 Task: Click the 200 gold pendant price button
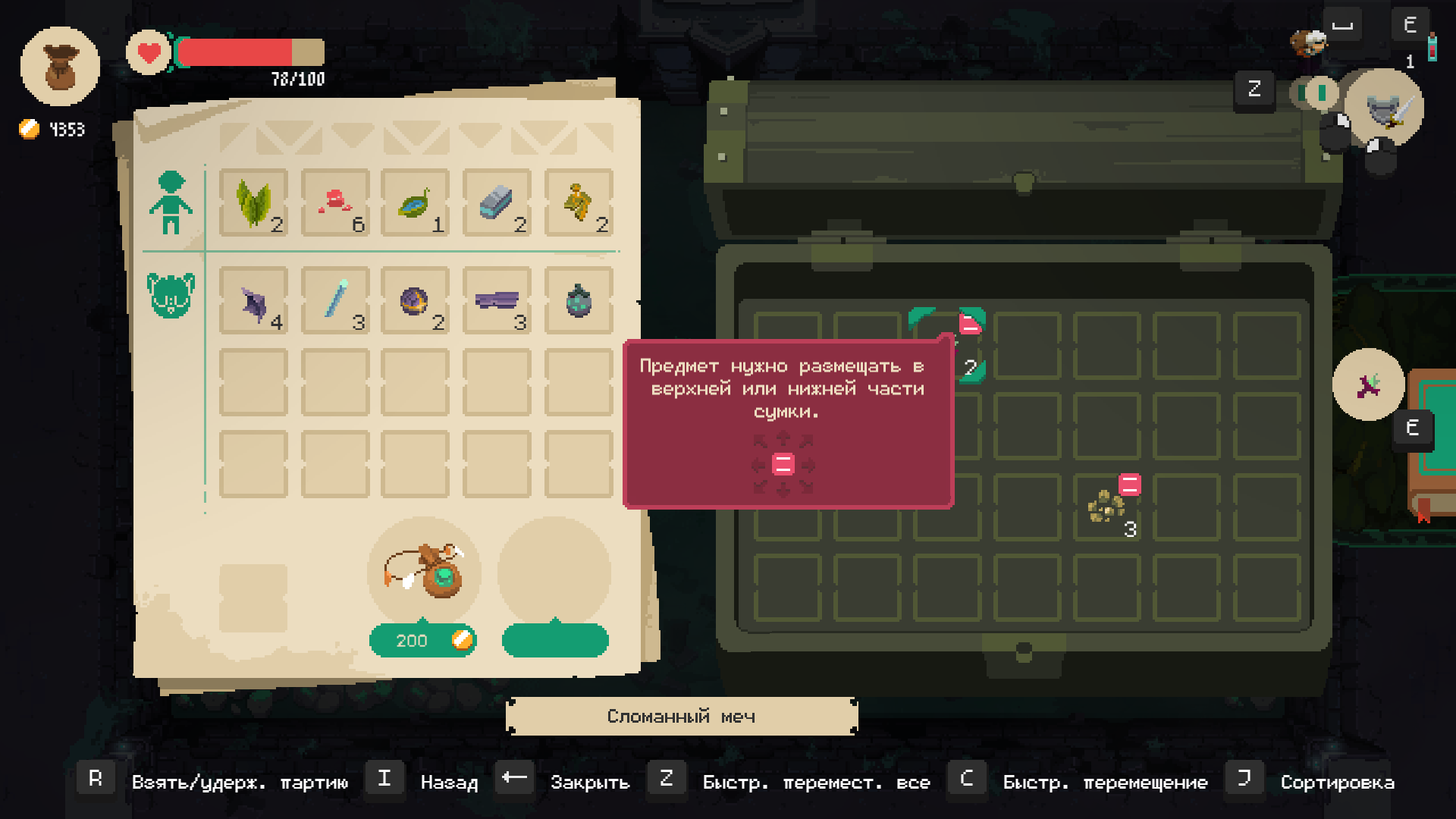click(x=422, y=641)
